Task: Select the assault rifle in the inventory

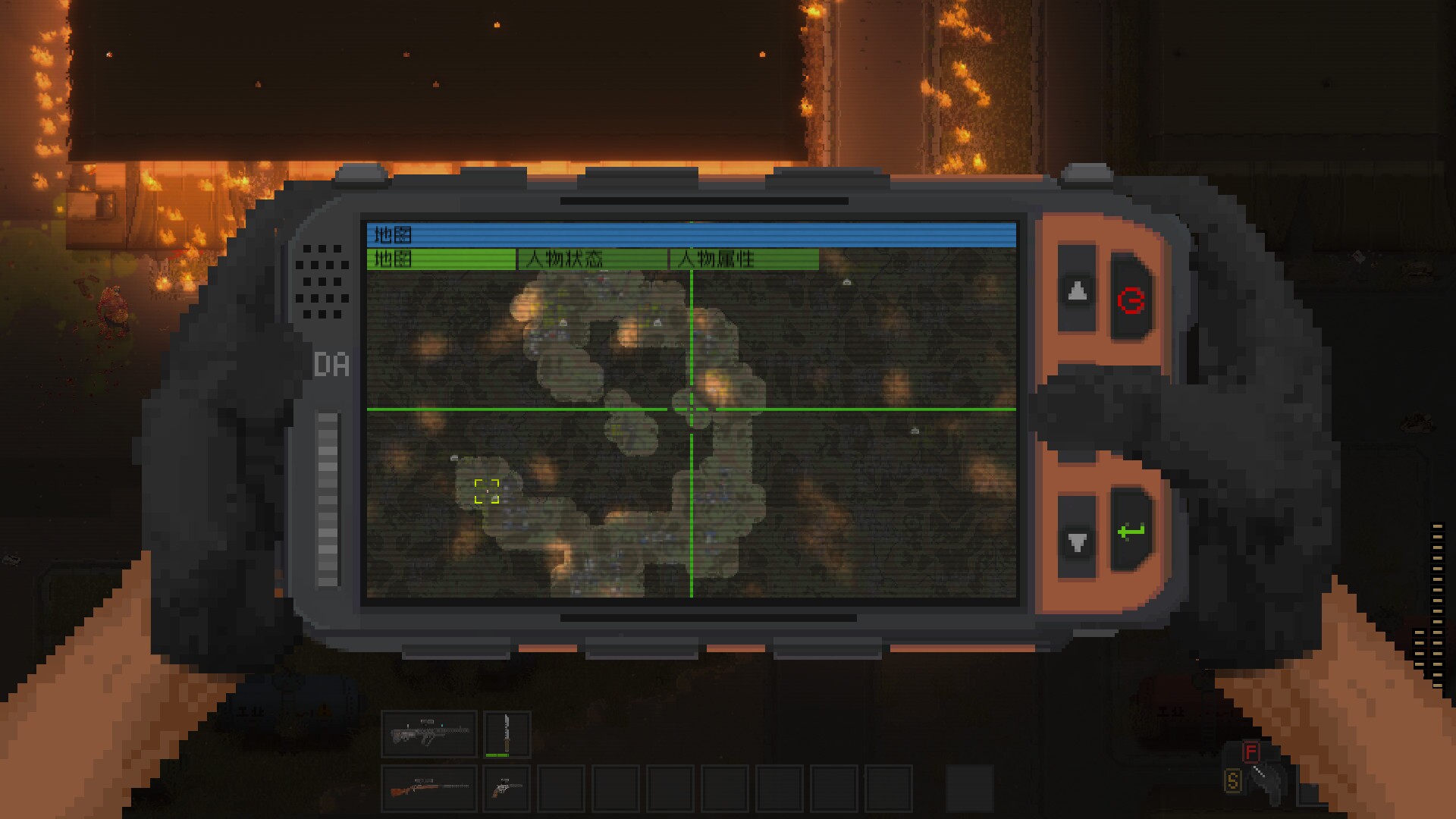Action: [429, 733]
